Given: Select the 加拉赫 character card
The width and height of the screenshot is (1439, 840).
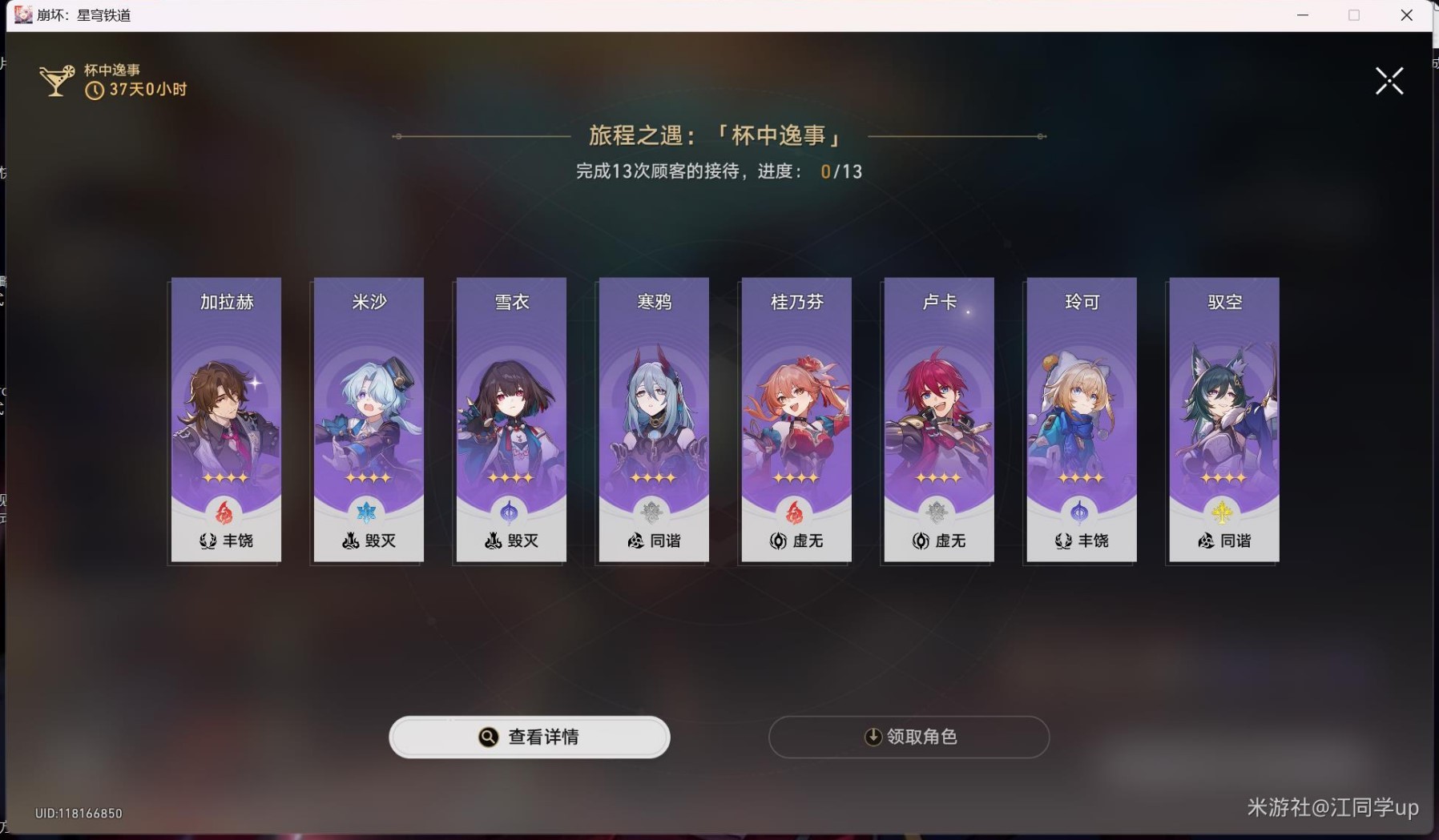Looking at the screenshot, I should 226,419.
